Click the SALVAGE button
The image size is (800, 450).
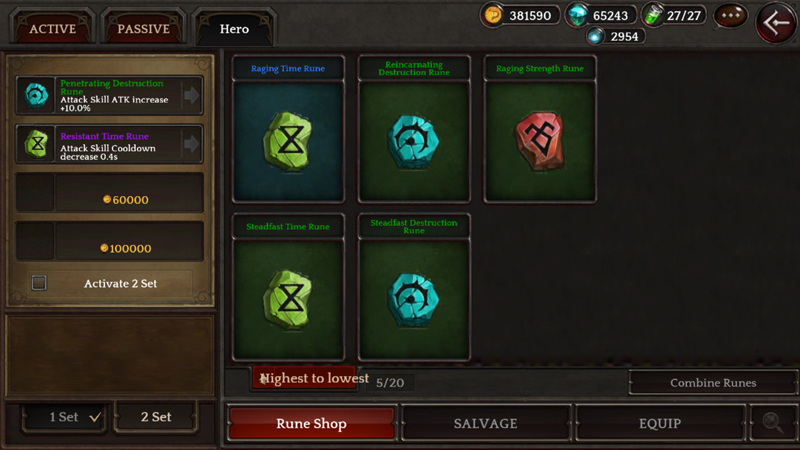pyautogui.click(x=485, y=423)
